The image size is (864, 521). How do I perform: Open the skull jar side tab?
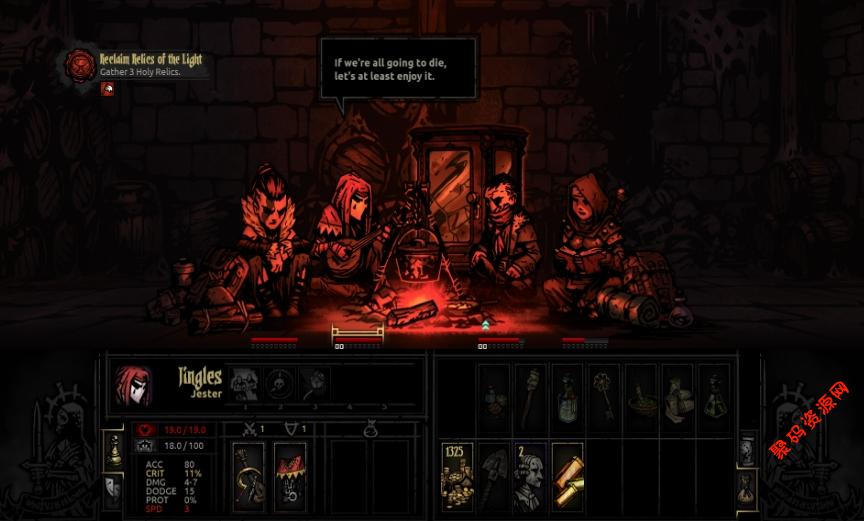tap(747, 450)
